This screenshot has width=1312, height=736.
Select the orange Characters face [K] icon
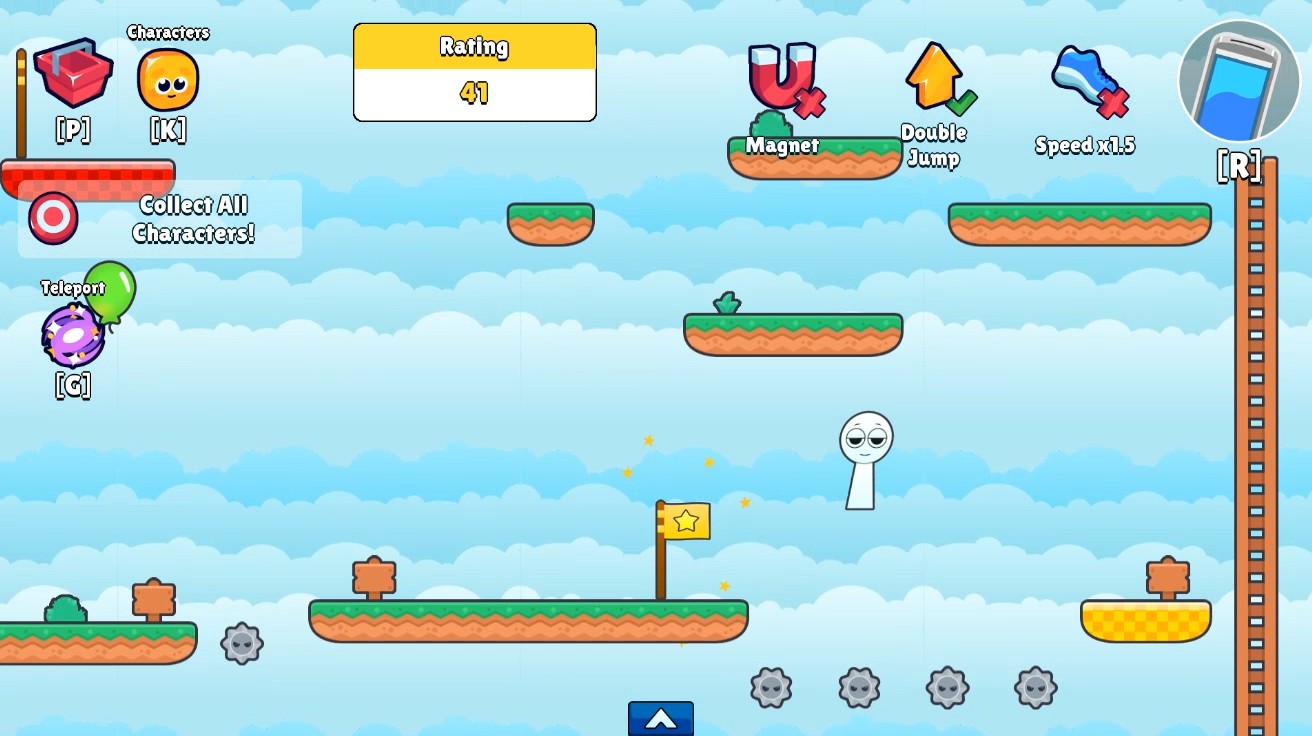click(x=167, y=78)
